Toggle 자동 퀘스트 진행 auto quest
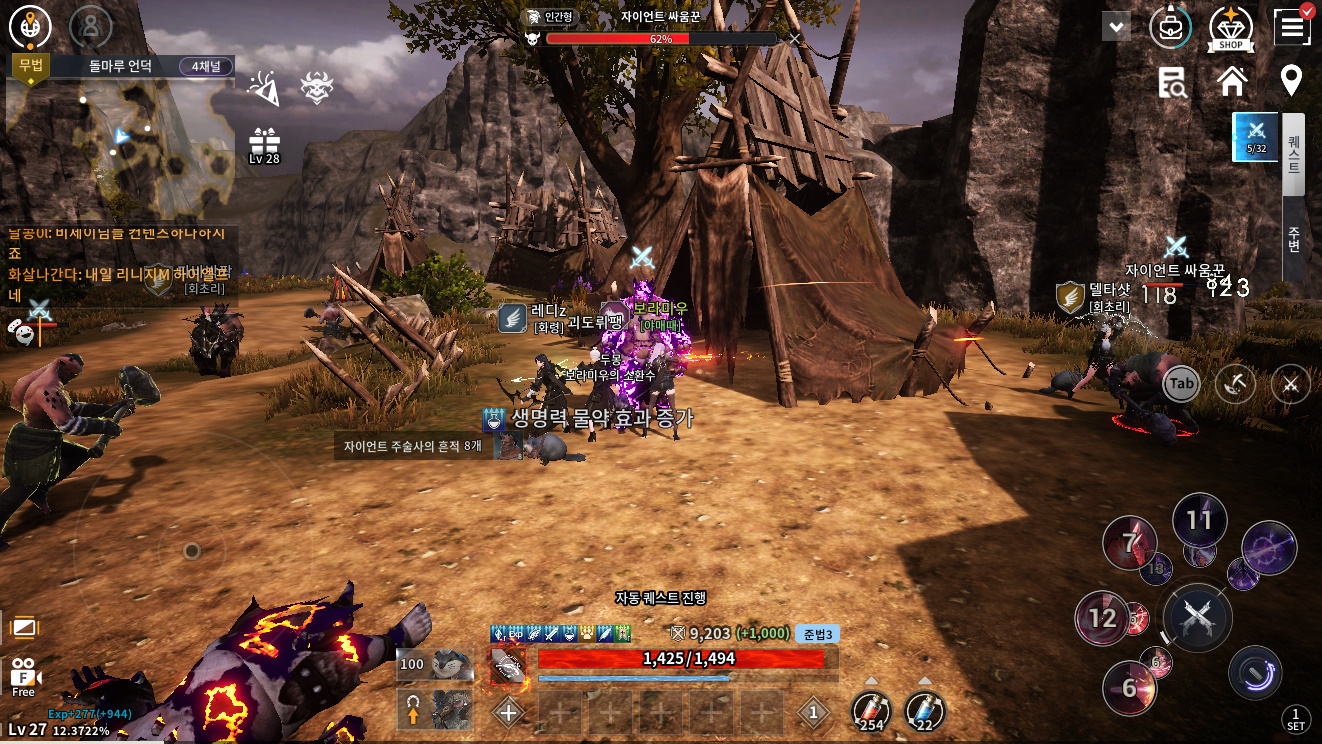Viewport: 1322px width, 744px height. (x=660, y=597)
